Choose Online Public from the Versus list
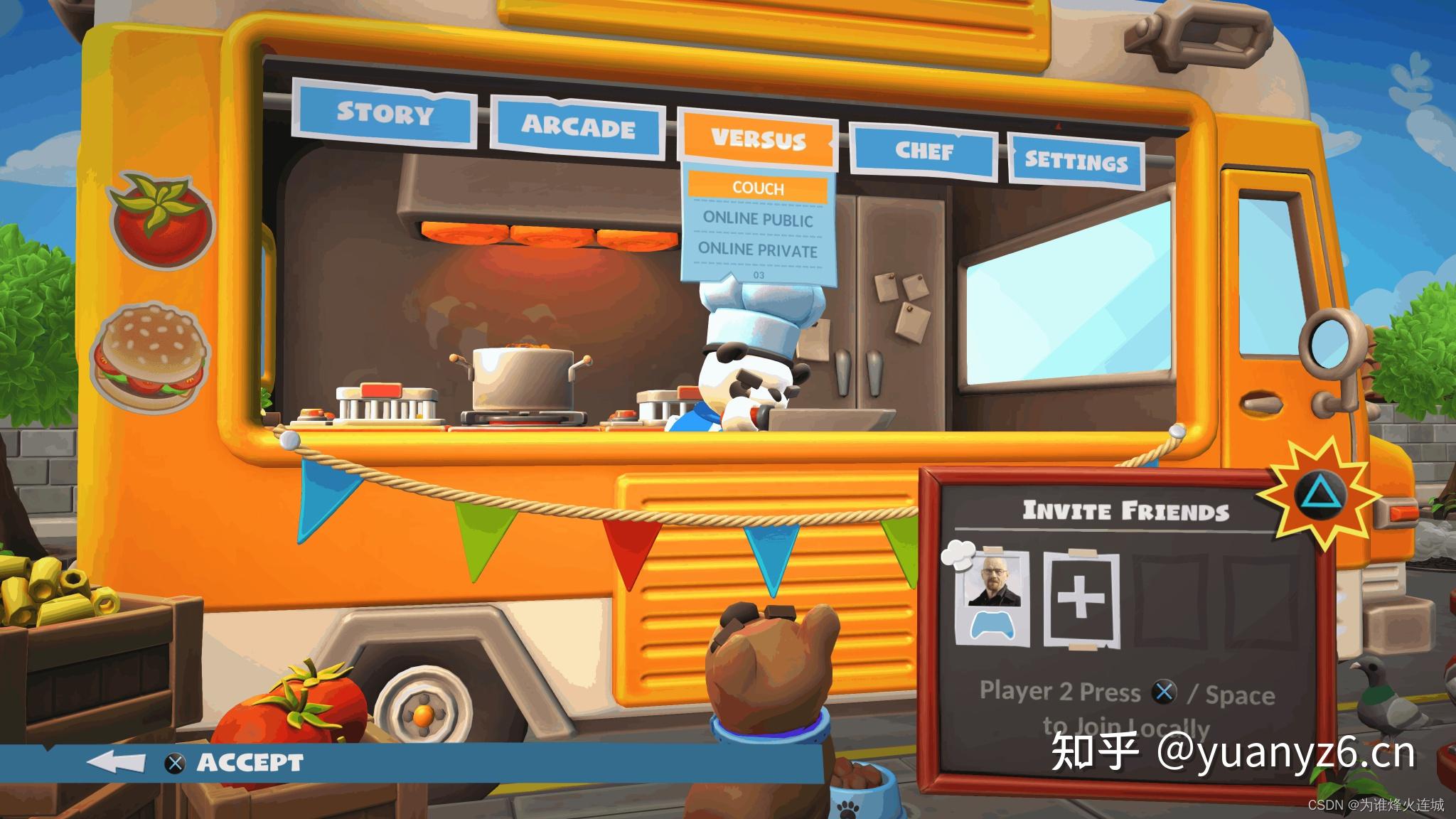The image size is (1456, 819). click(758, 220)
